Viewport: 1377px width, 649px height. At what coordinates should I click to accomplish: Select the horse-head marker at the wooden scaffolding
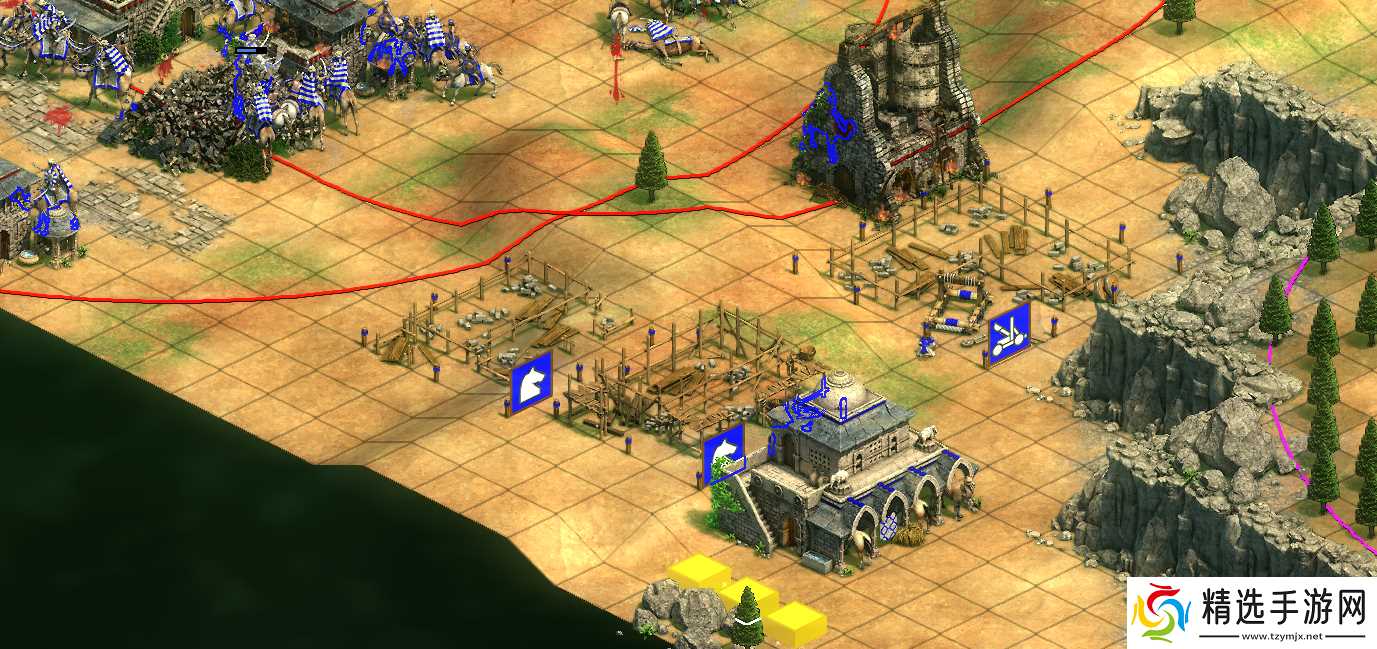coord(532,383)
